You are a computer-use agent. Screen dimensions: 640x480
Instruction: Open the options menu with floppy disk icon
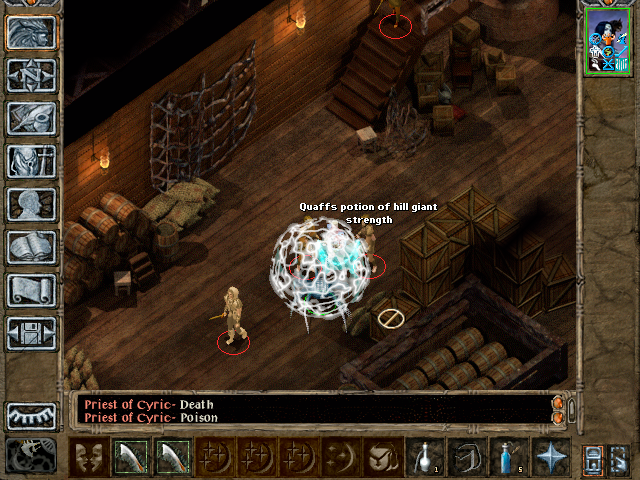(31, 333)
